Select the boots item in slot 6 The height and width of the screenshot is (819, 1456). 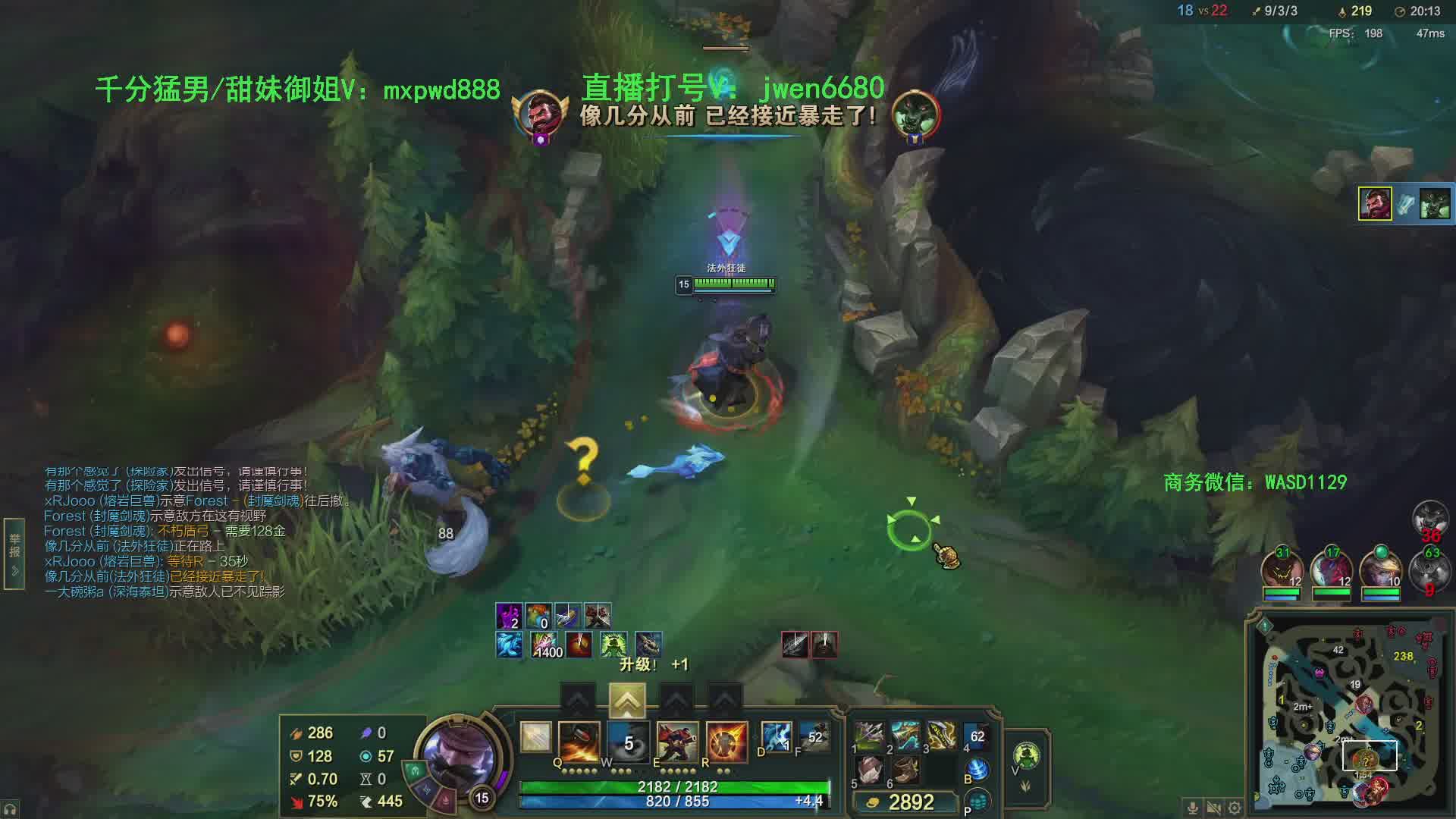pyautogui.click(x=905, y=771)
